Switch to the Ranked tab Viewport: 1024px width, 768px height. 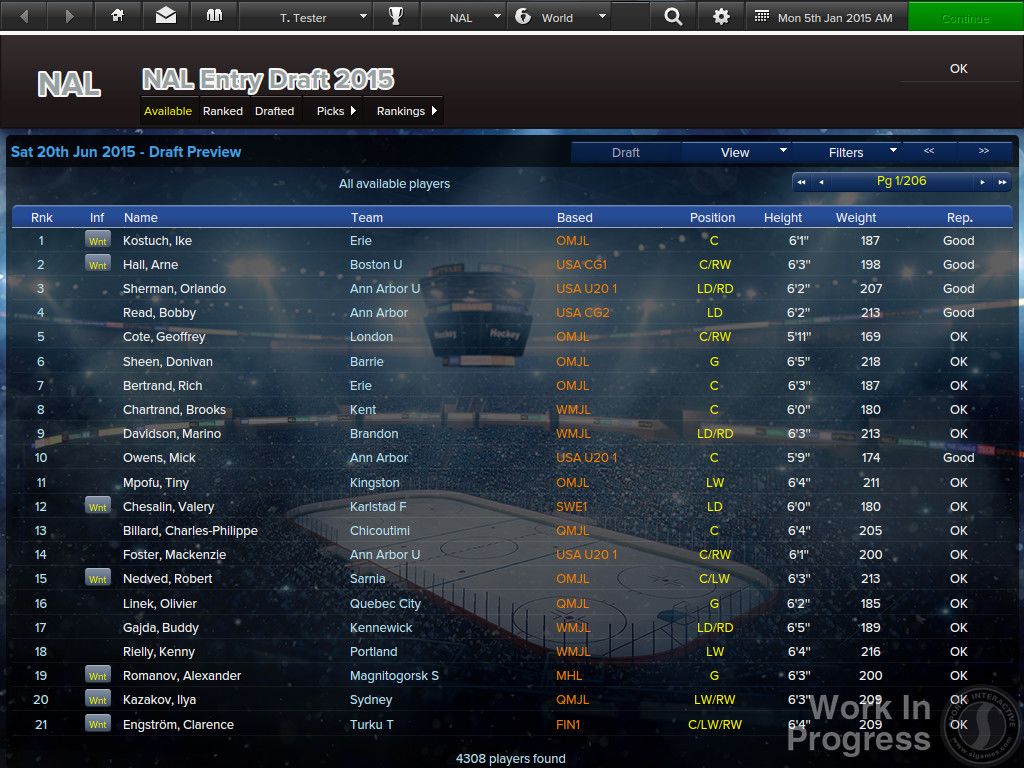point(222,111)
